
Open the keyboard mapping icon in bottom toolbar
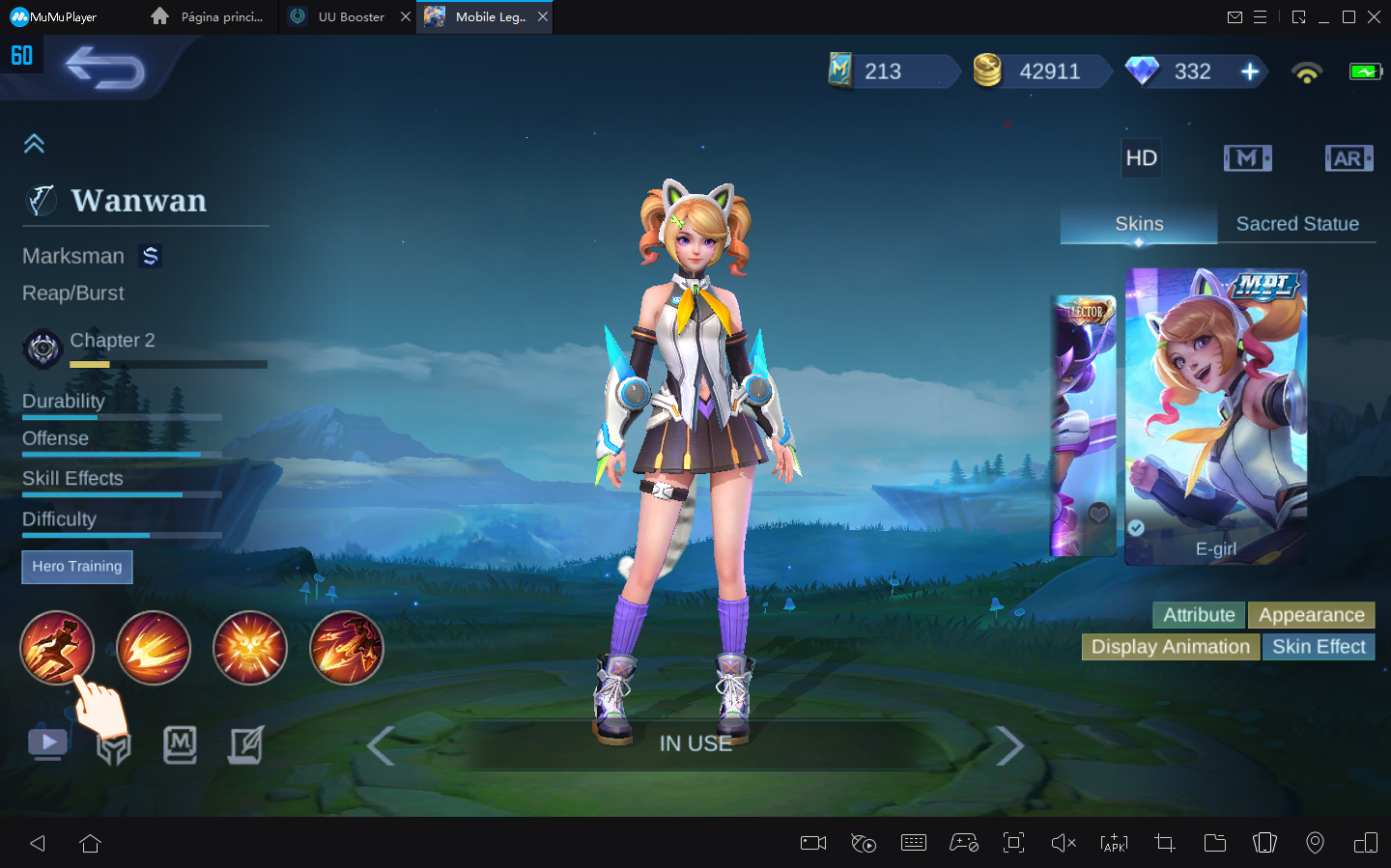914,843
